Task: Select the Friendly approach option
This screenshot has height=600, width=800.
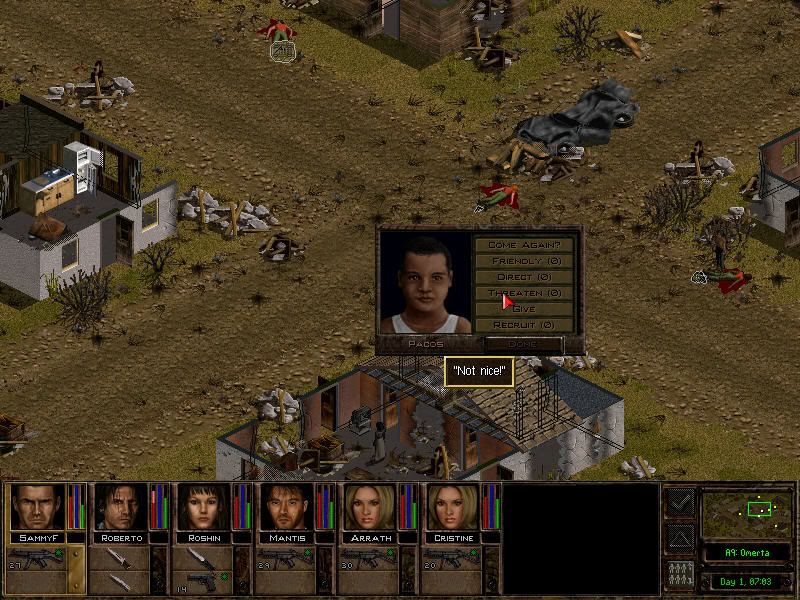Action: pos(524,261)
